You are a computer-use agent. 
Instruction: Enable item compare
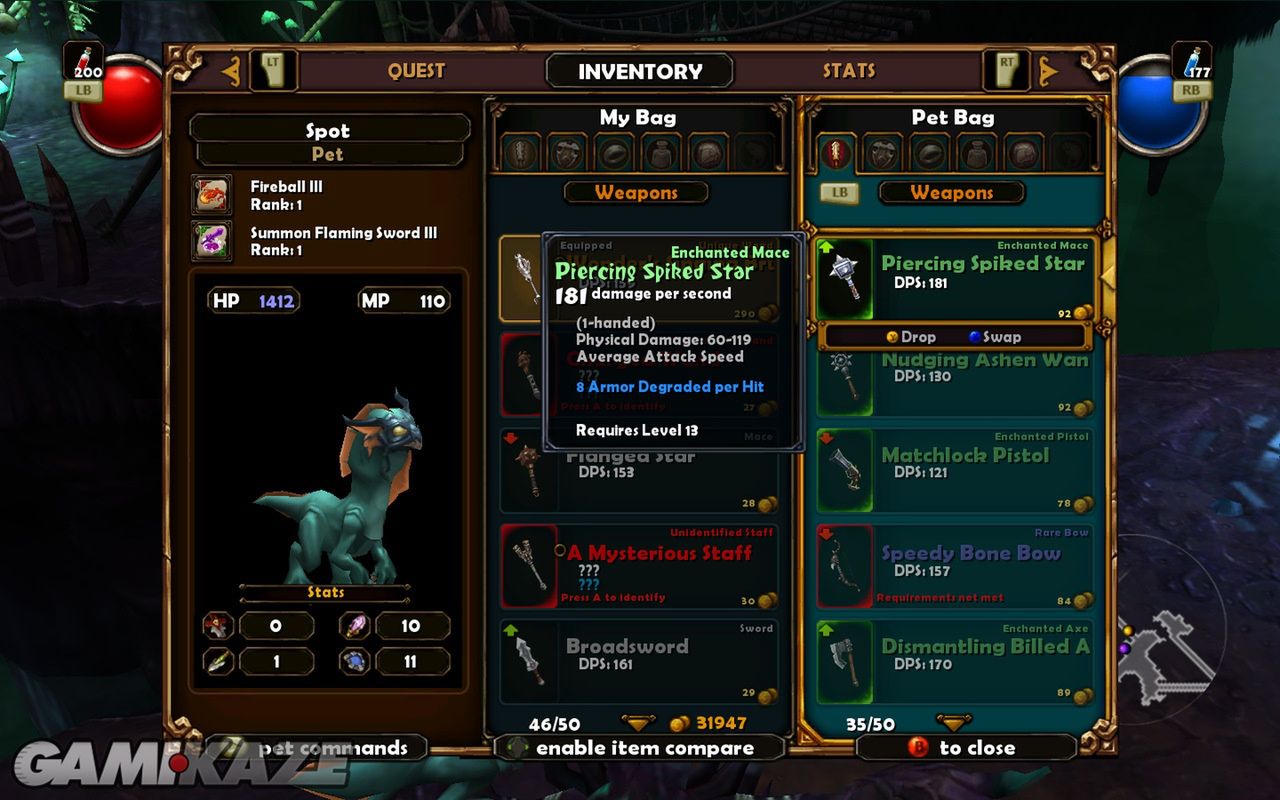click(640, 748)
